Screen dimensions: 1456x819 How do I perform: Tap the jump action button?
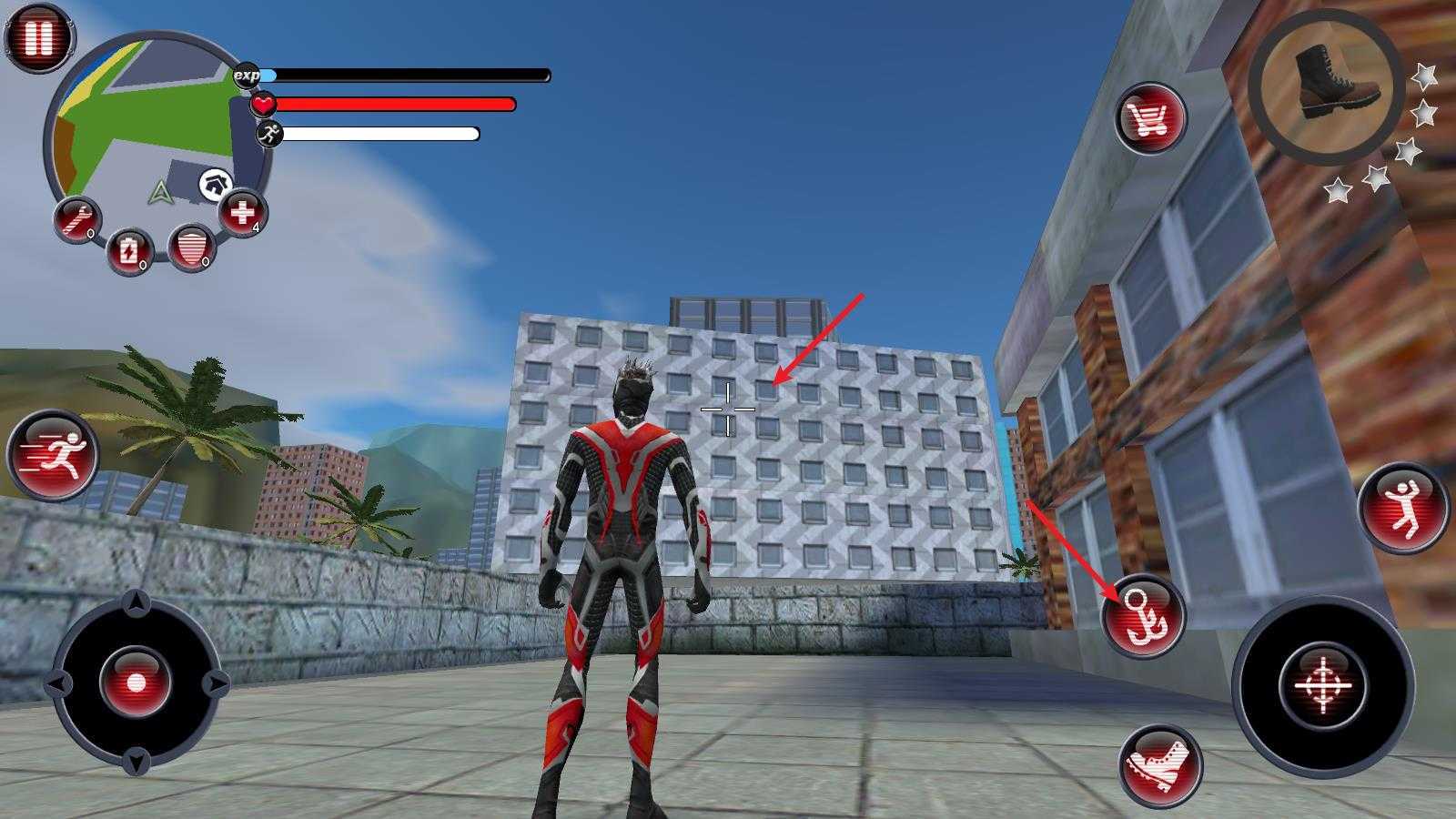(x=1402, y=507)
